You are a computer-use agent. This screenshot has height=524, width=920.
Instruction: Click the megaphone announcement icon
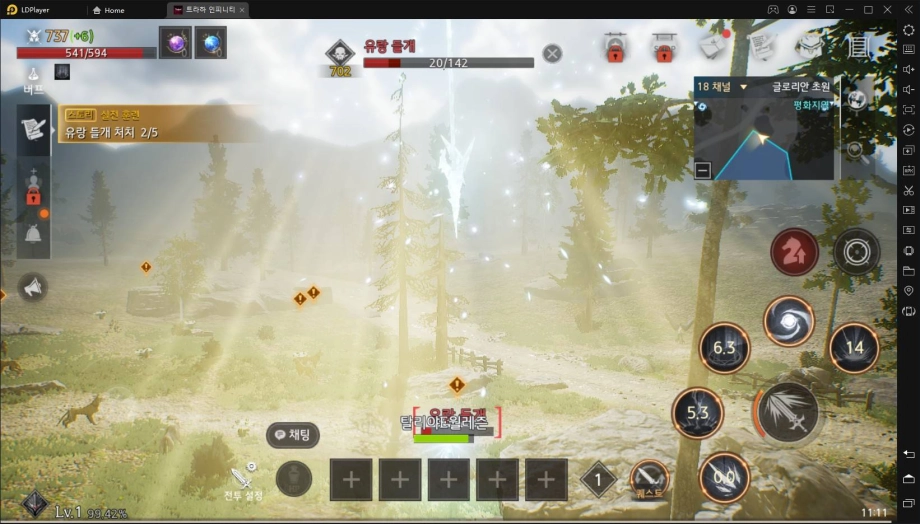tap(33, 288)
